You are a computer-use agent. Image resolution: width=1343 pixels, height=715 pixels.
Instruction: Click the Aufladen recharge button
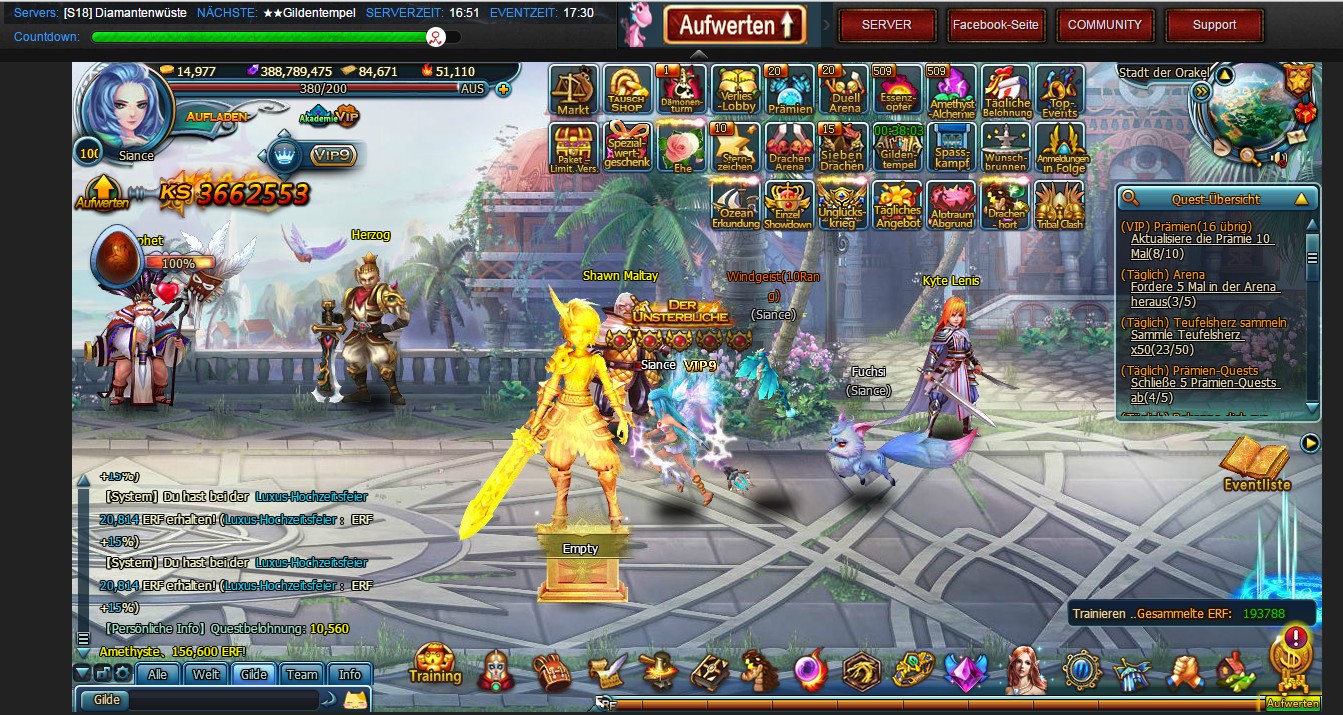[x=216, y=117]
